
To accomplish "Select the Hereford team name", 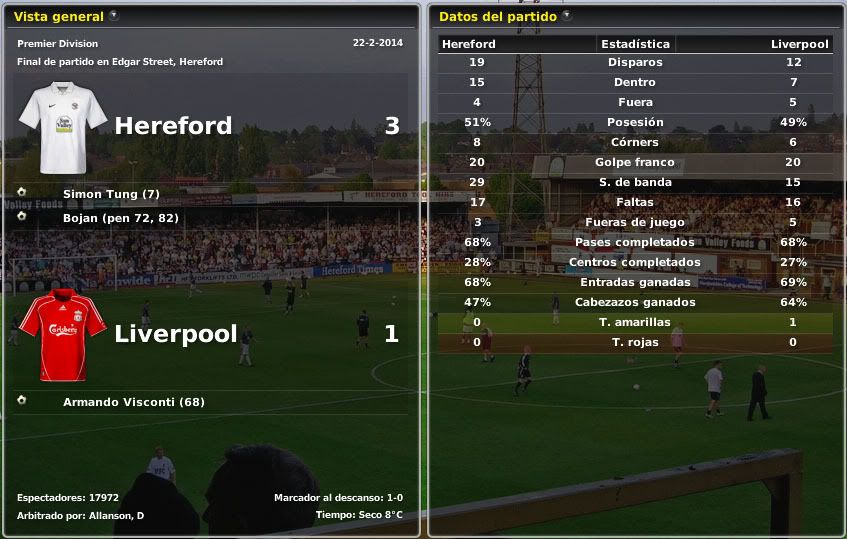I will [173, 125].
